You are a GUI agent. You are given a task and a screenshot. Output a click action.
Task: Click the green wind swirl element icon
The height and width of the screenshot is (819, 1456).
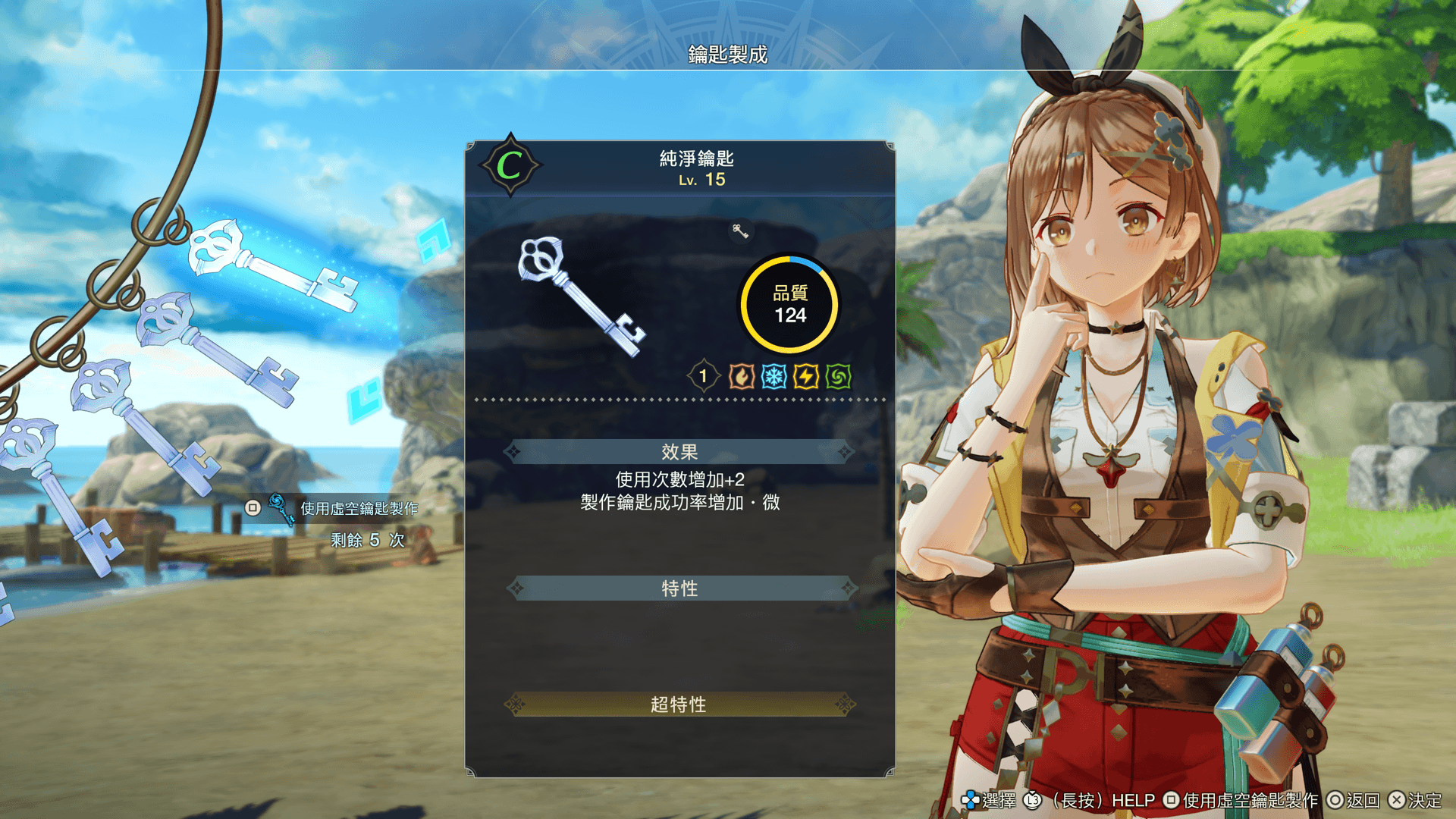tap(839, 376)
